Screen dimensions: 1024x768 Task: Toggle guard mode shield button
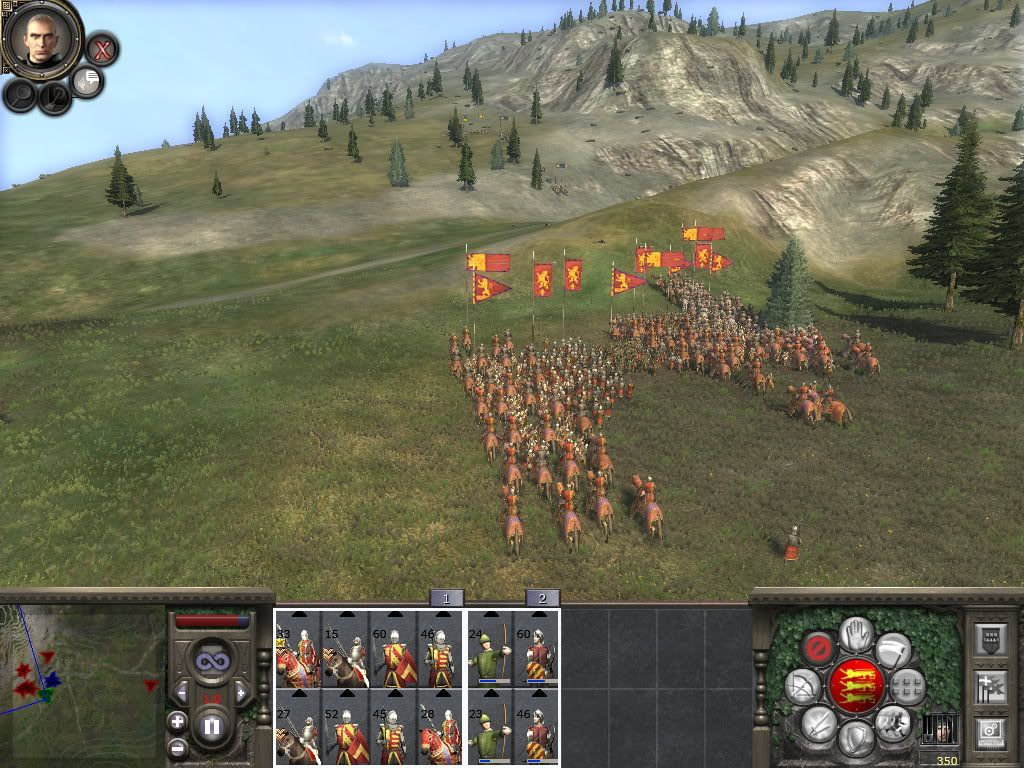[x=855, y=738]
